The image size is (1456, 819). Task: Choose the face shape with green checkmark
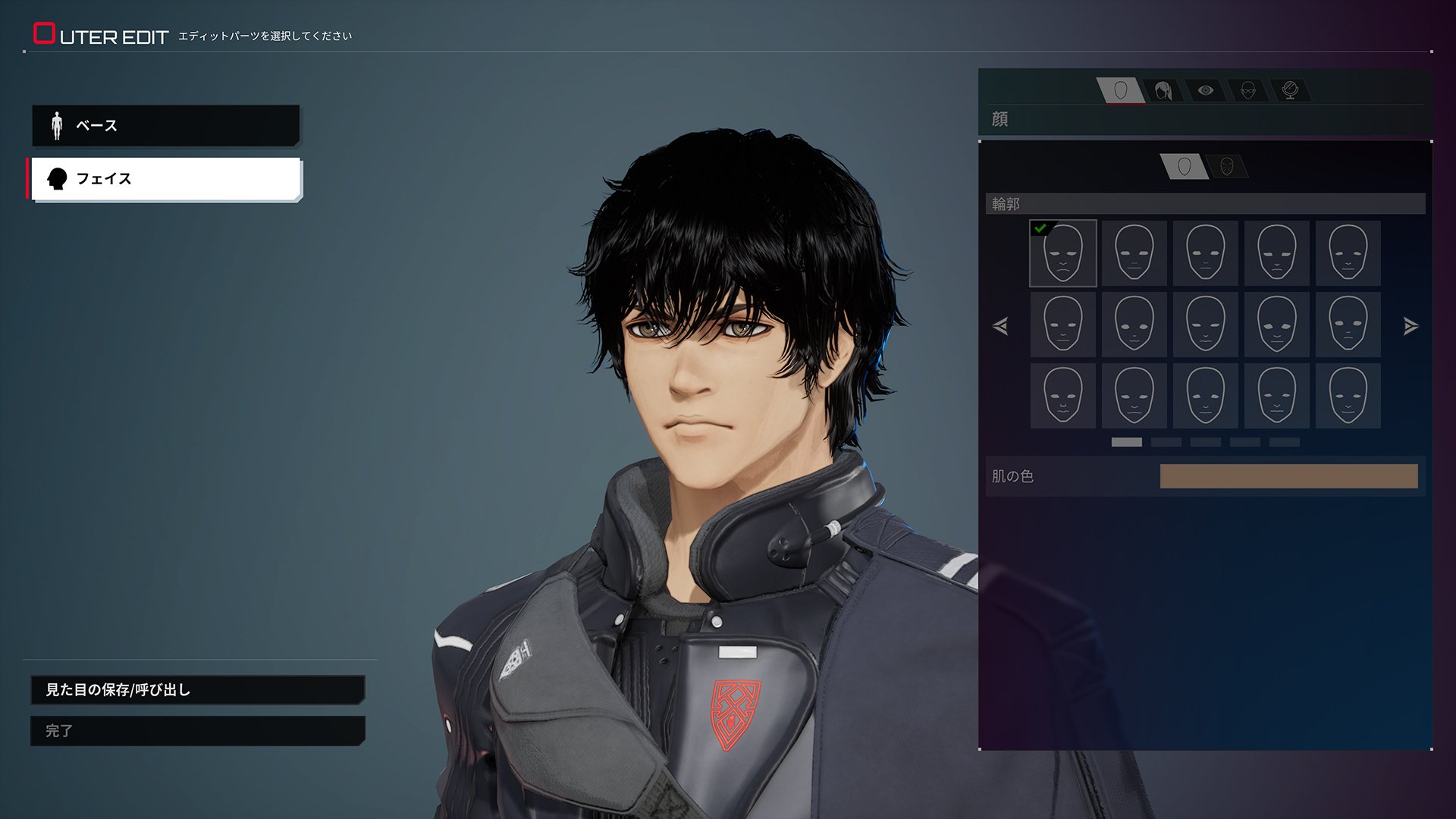1062,253
